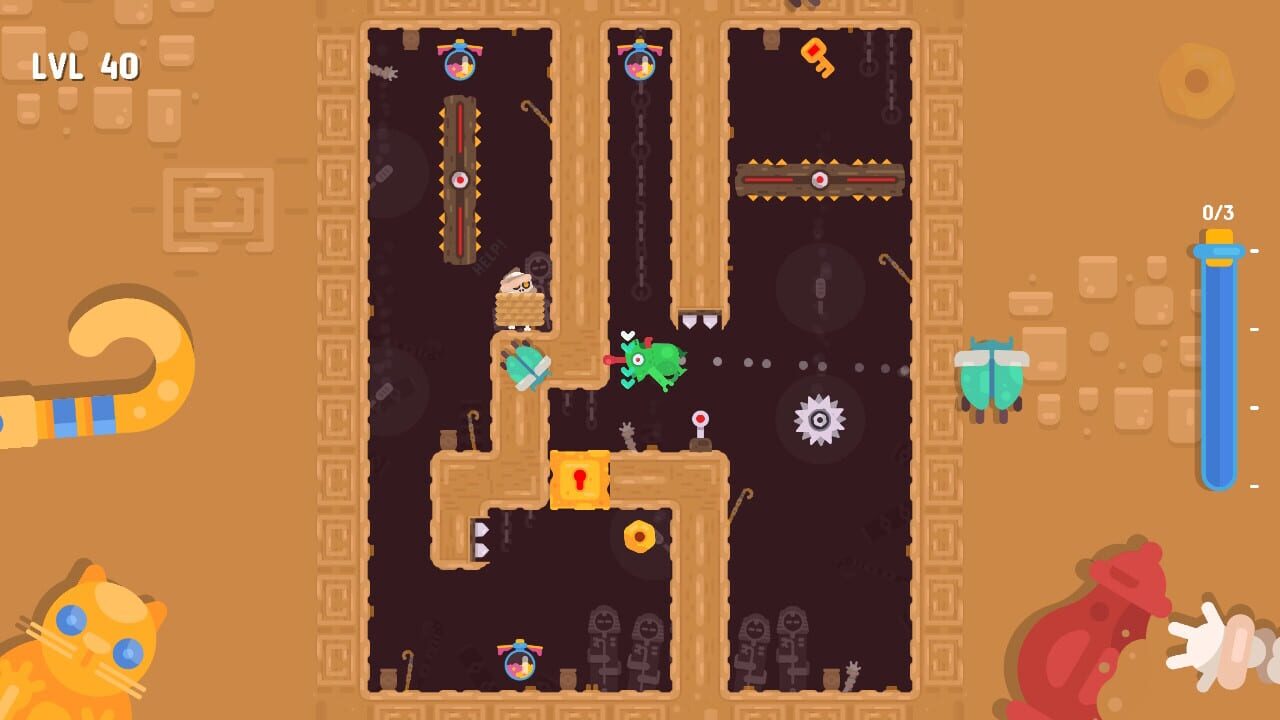Open the capsule at the bottom of the maze
This screenshot has width=1280, height=720.
[522, 665]
